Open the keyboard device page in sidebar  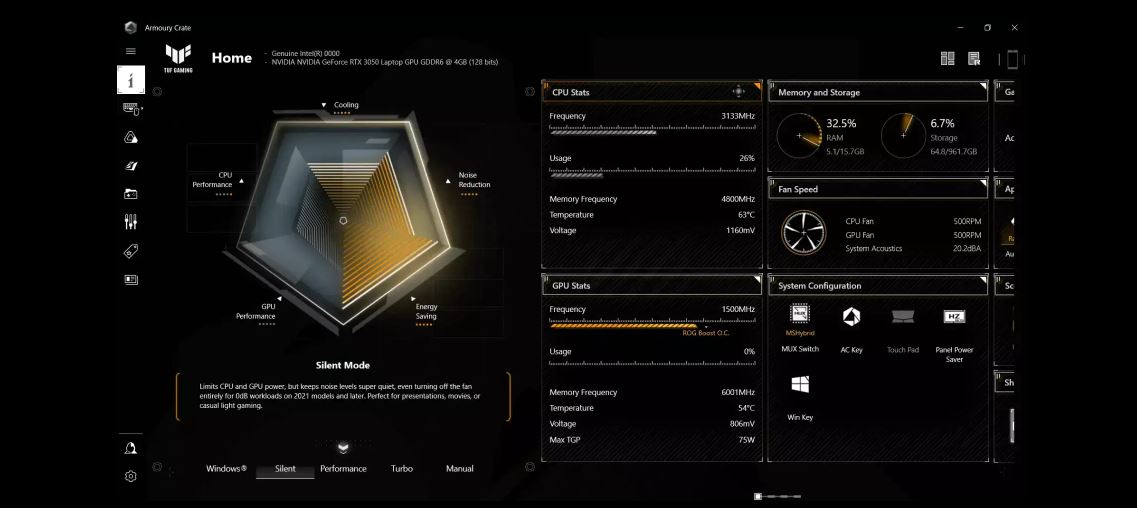coord(131,109)
